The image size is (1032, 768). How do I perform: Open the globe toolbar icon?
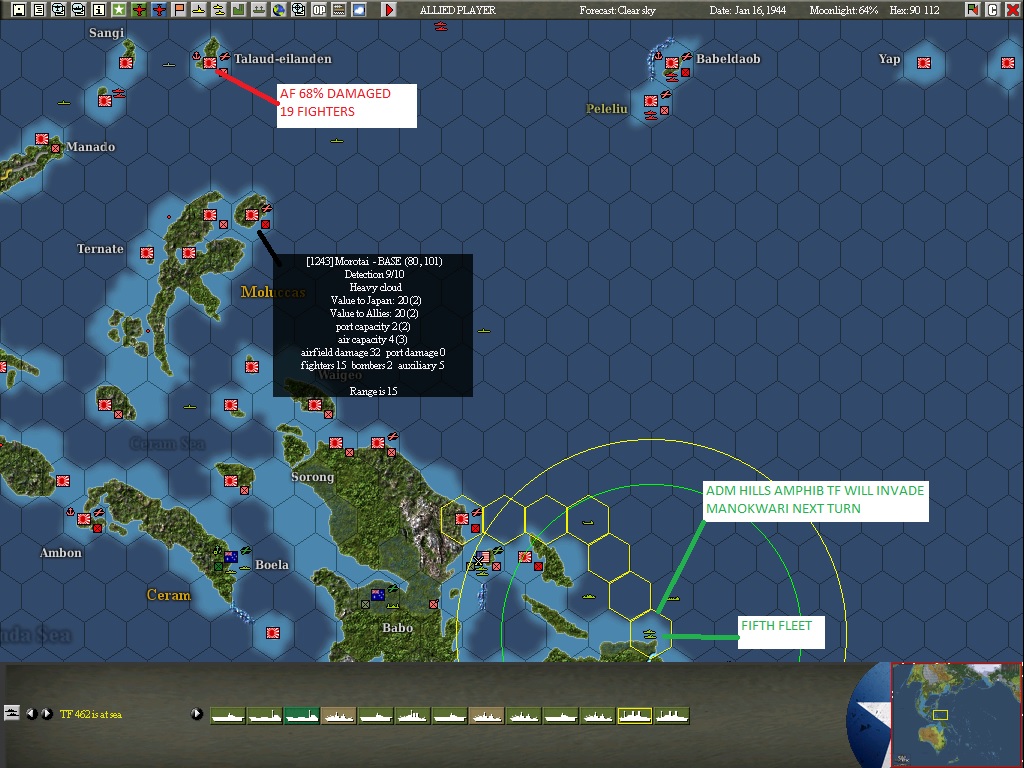[278, 10]
